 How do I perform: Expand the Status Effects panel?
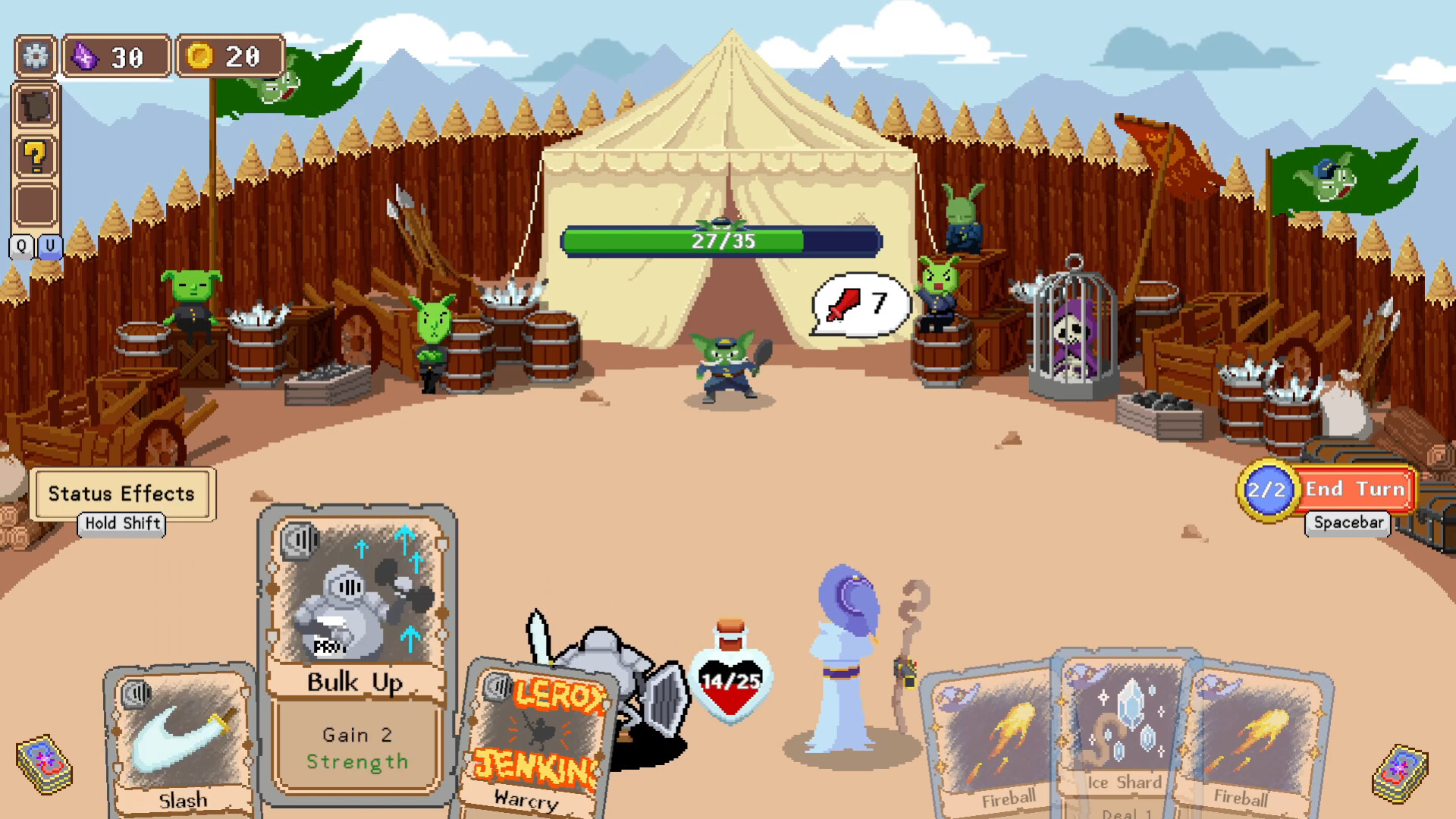click(123, 494)
